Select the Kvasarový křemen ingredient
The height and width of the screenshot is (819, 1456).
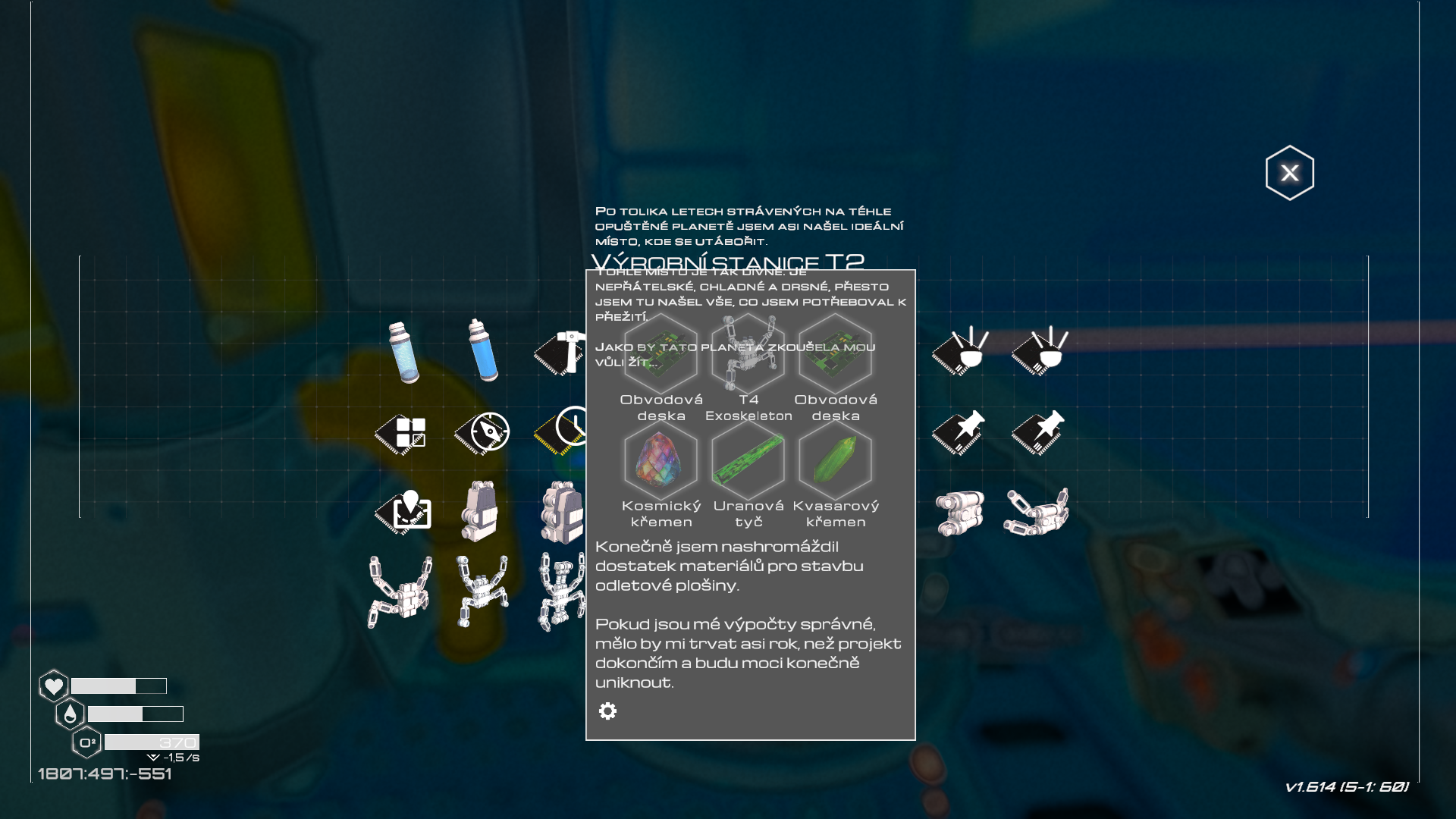[835, 460]
